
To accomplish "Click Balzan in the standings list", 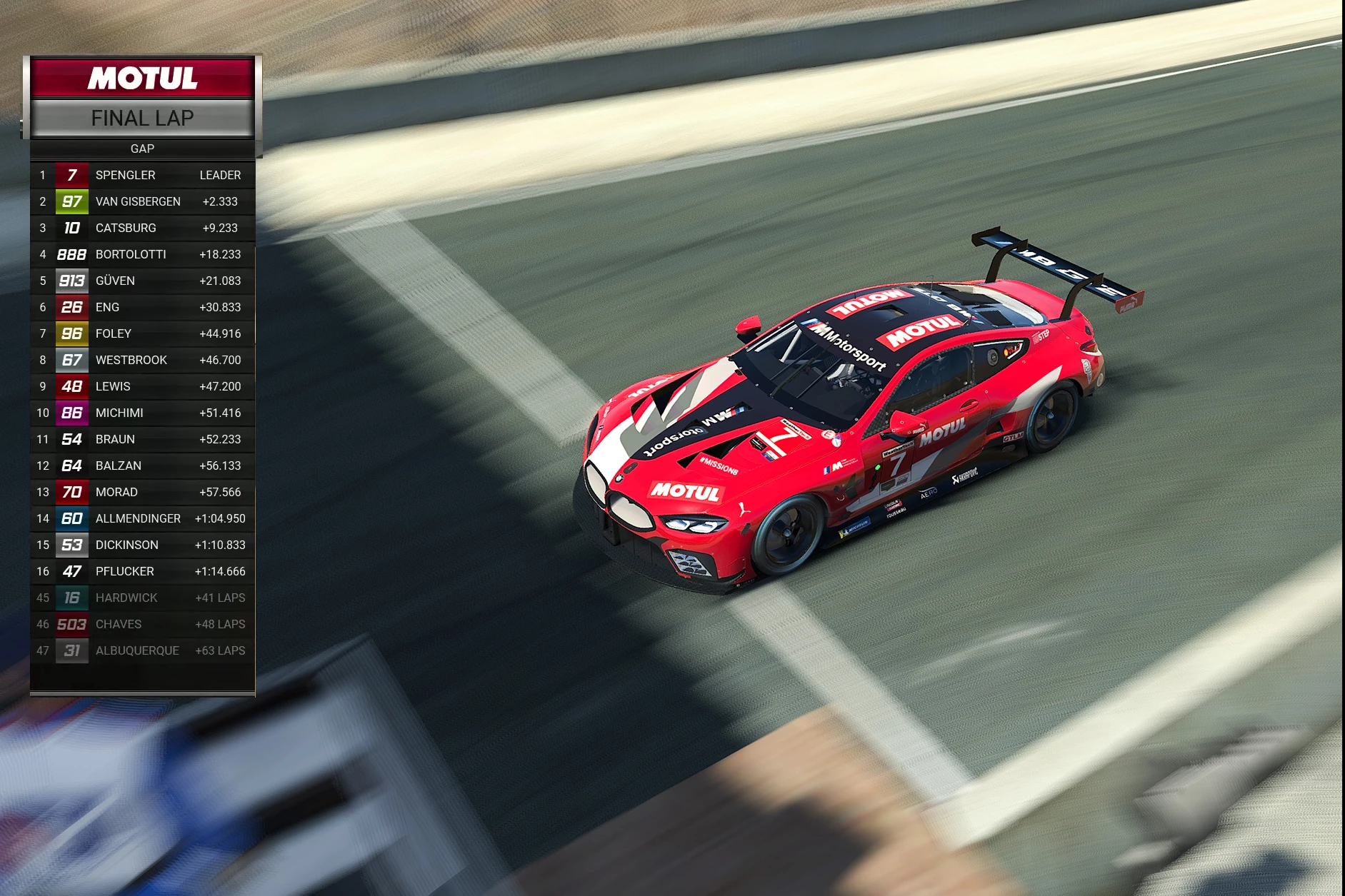I will point(142,465).
